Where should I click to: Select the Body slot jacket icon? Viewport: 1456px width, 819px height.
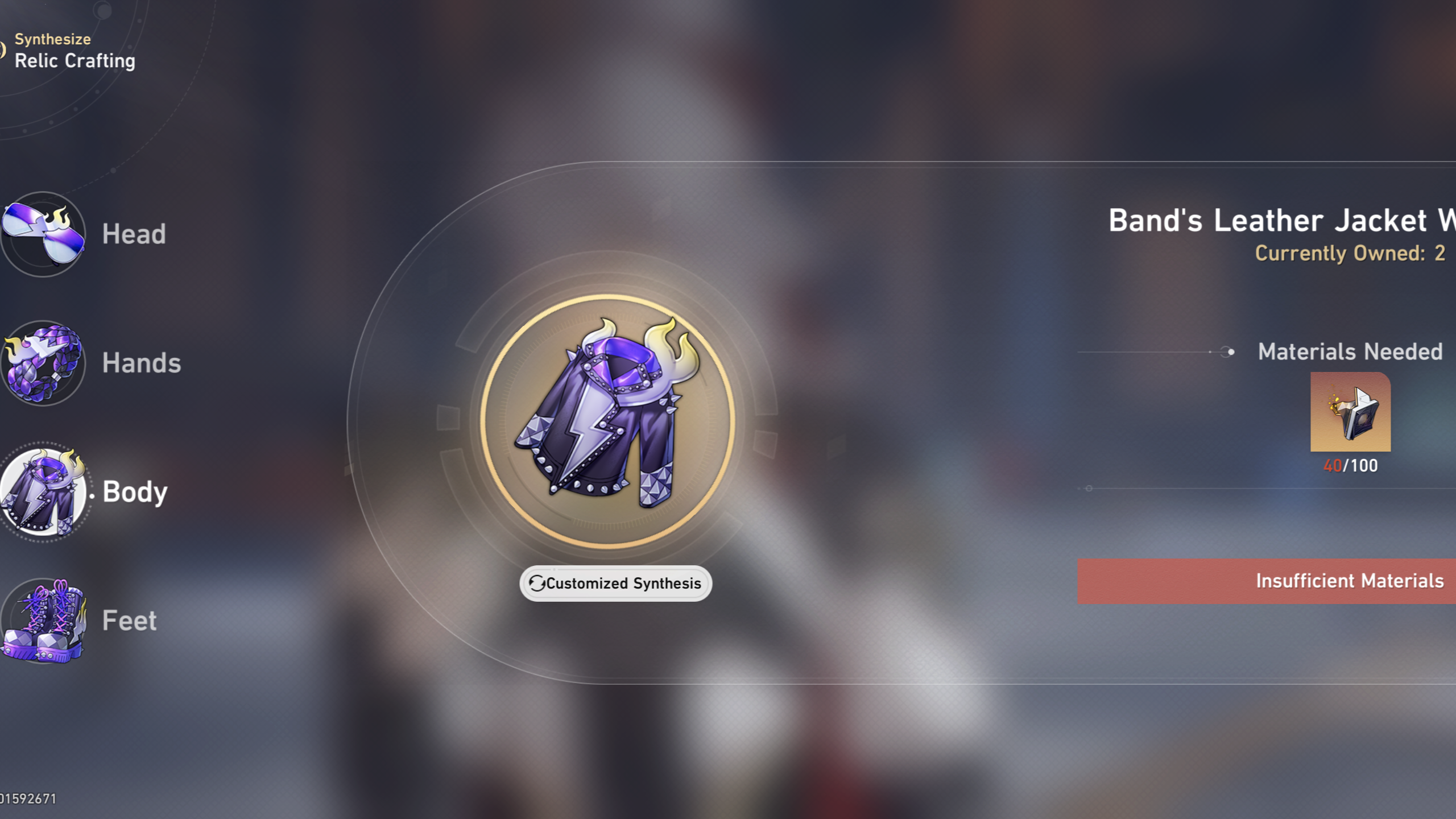pyautogui.click(x=43, y=492)
